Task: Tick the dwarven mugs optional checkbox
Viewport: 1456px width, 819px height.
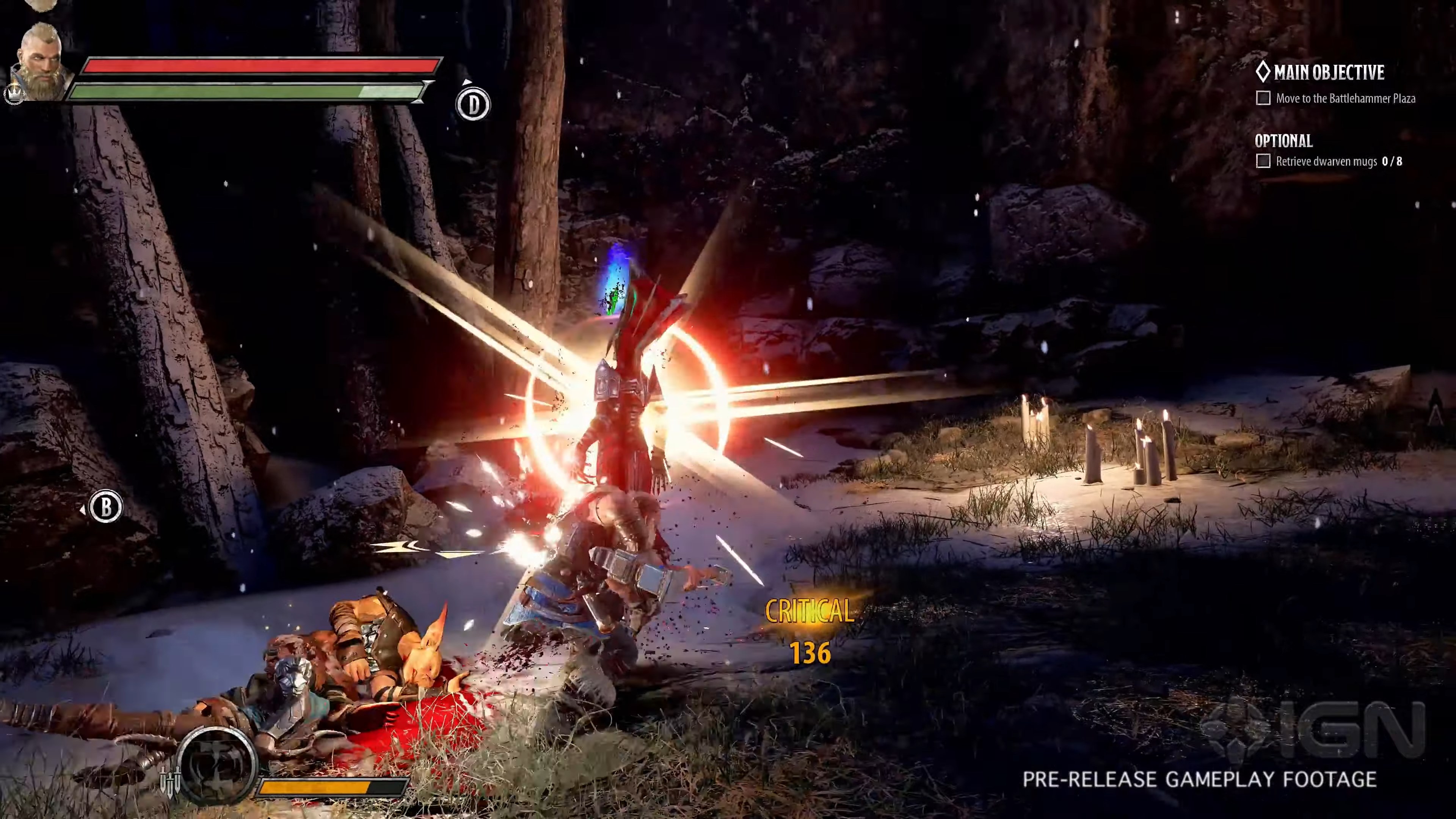Action: [x=1263, y=161]
